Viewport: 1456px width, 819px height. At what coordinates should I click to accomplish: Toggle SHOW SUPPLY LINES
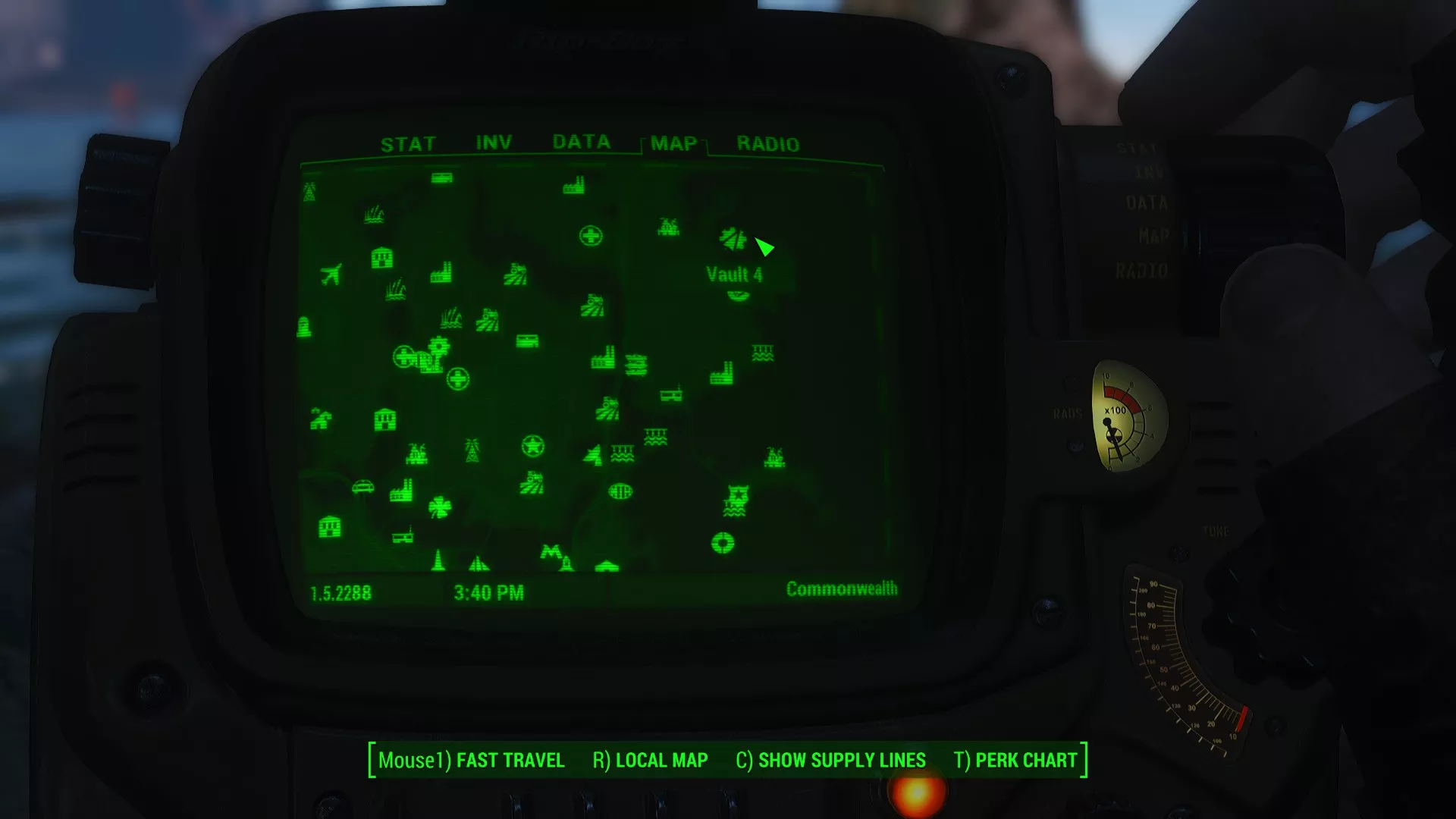pos(830,760)
